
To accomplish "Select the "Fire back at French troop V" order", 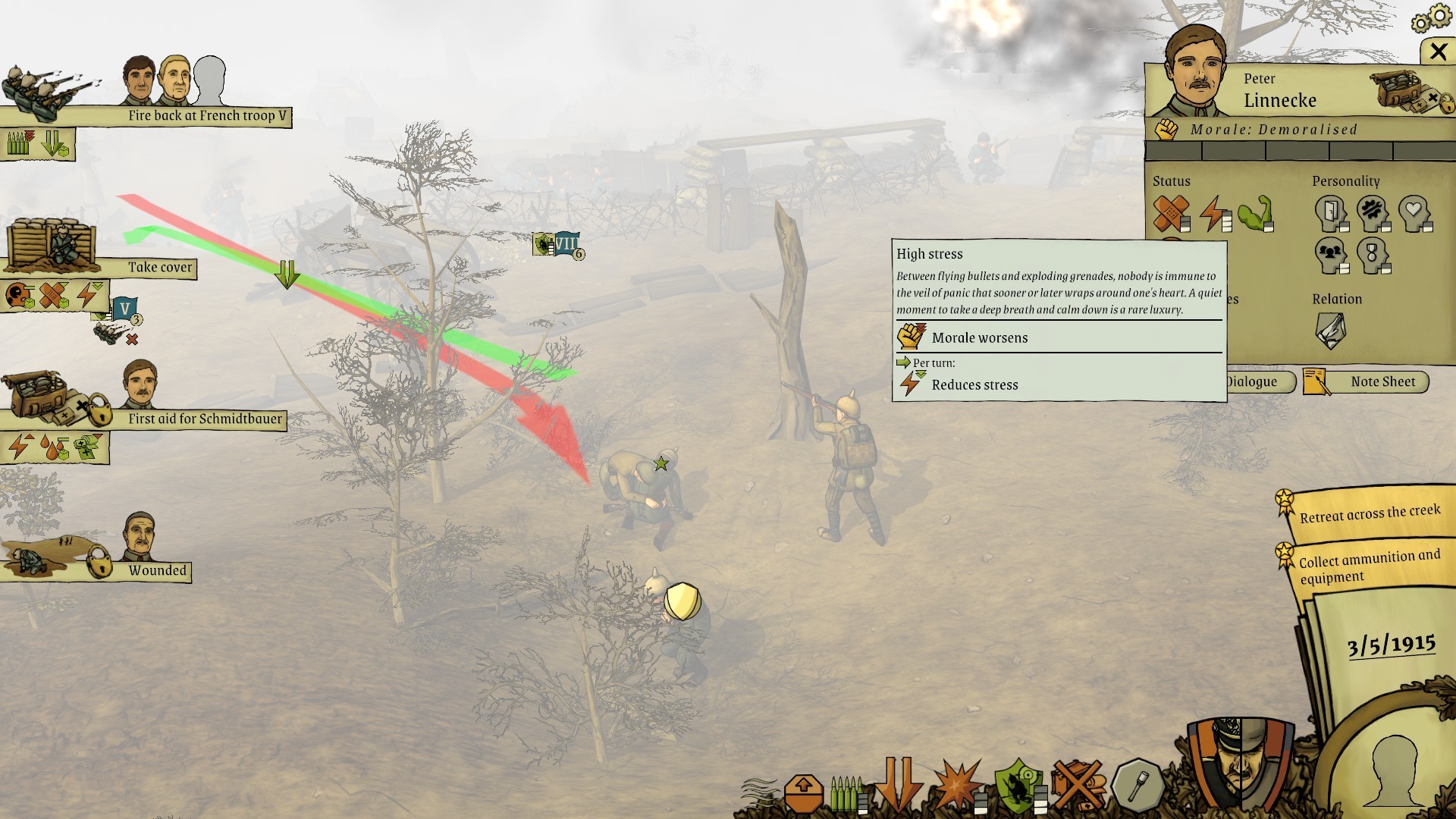I will click(x=206, y=116).
